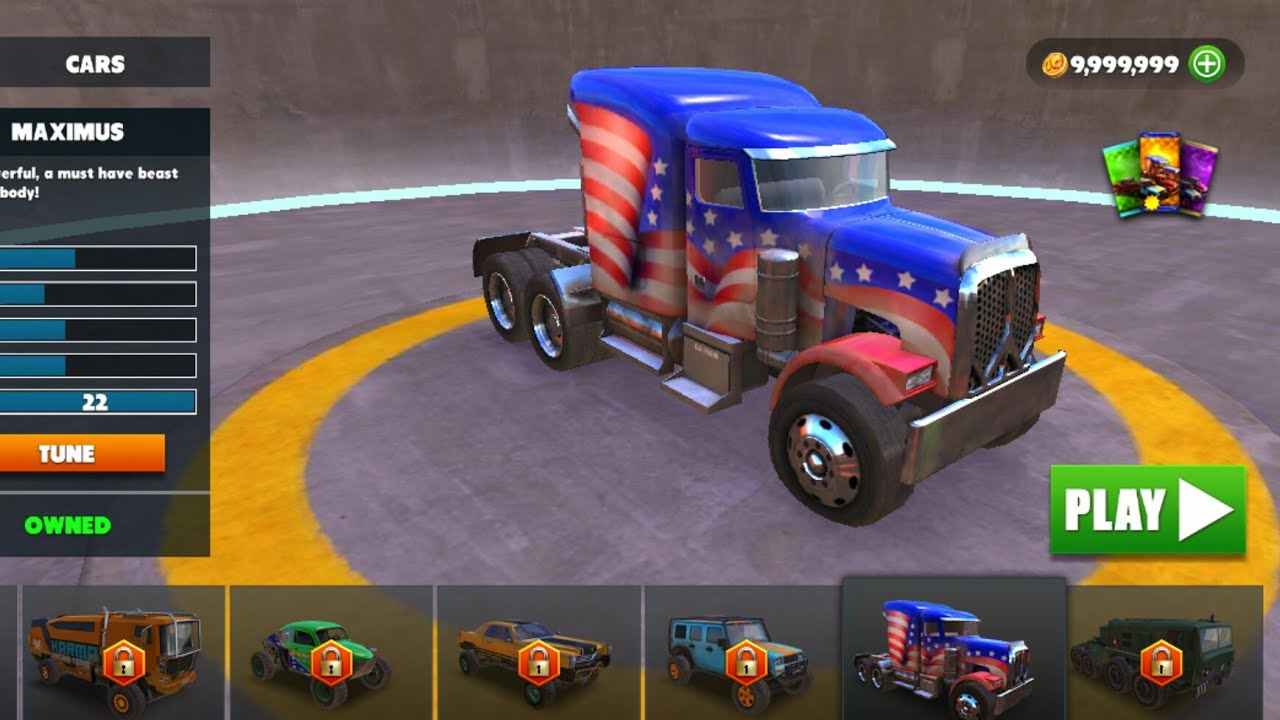Click the CARS header panel

point(96,64)
